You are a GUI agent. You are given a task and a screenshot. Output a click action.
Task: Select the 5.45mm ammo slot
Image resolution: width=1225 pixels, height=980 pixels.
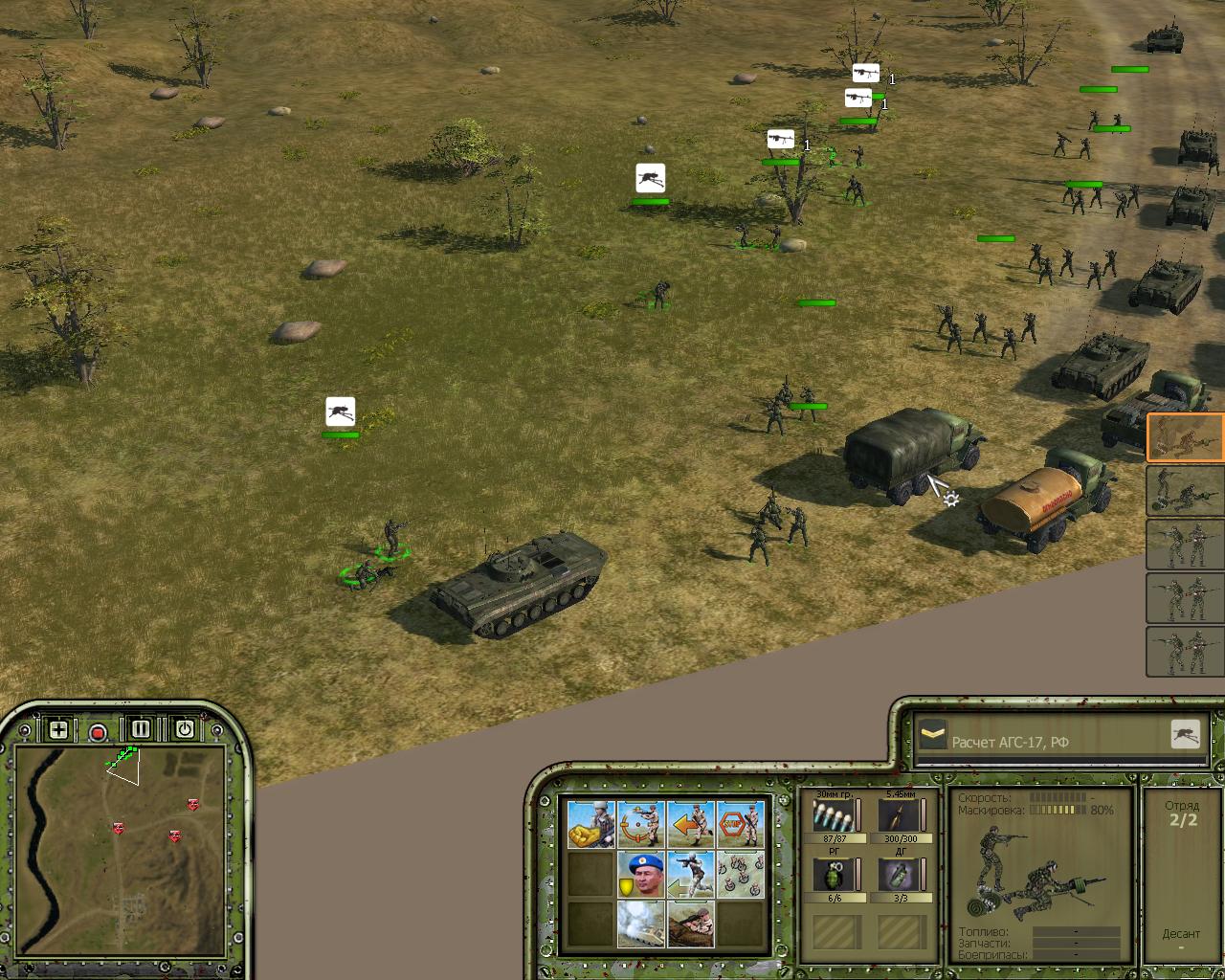click(900, 816)
